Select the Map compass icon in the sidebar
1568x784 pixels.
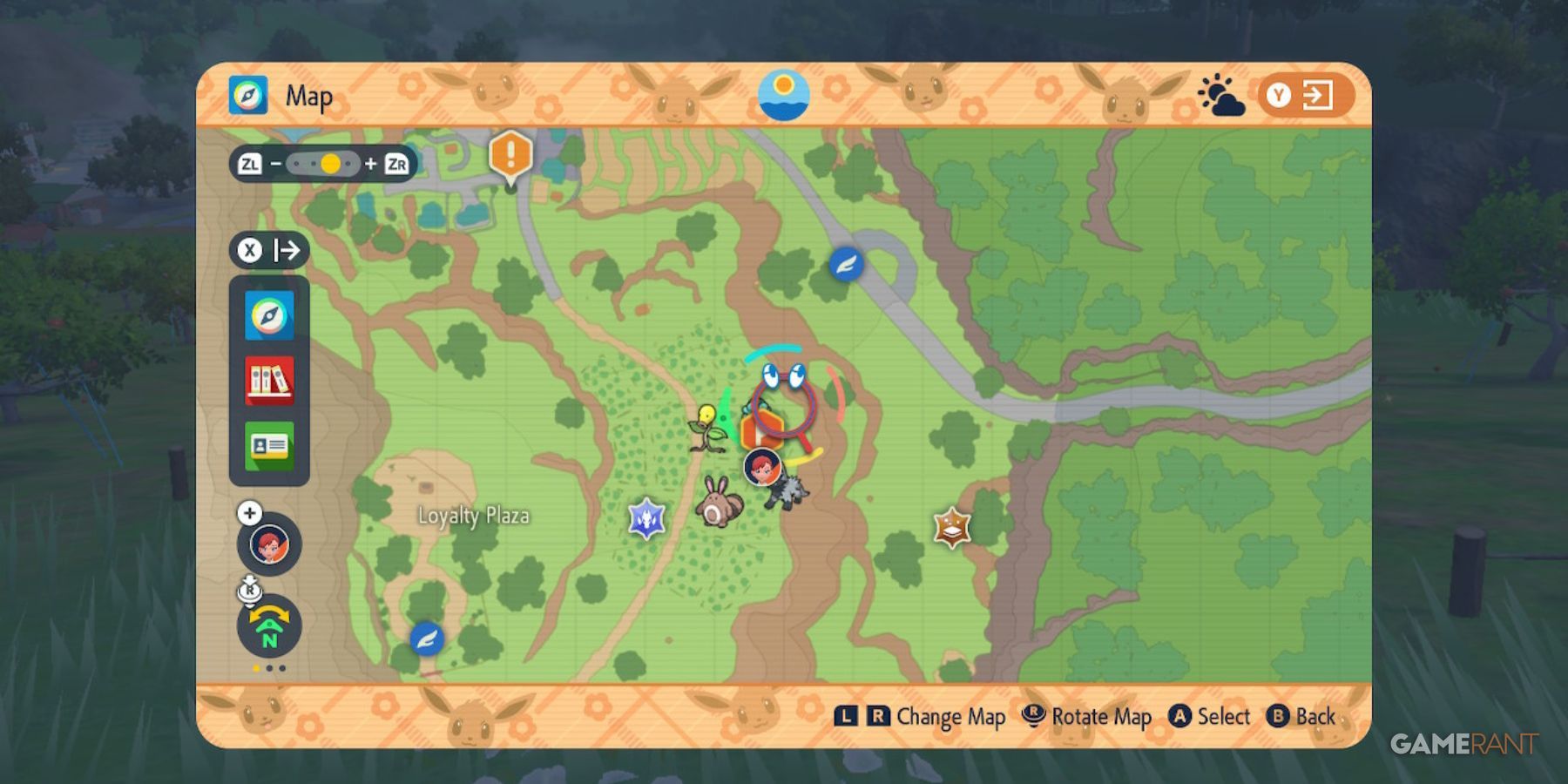[x=269, y=314]
